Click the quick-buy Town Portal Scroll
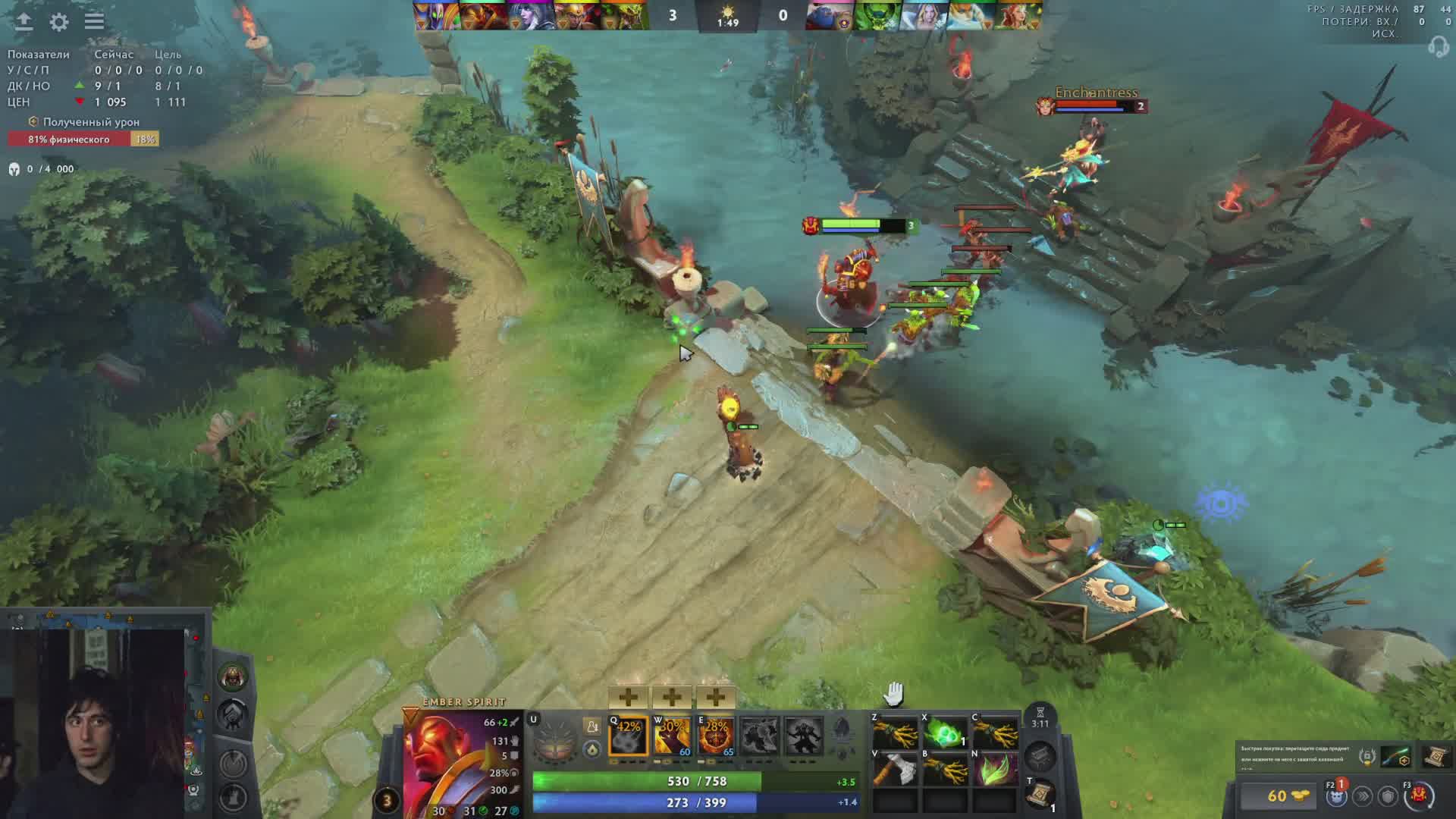The height and width of the screenshot is (819, 1456). coord(1436,757)
